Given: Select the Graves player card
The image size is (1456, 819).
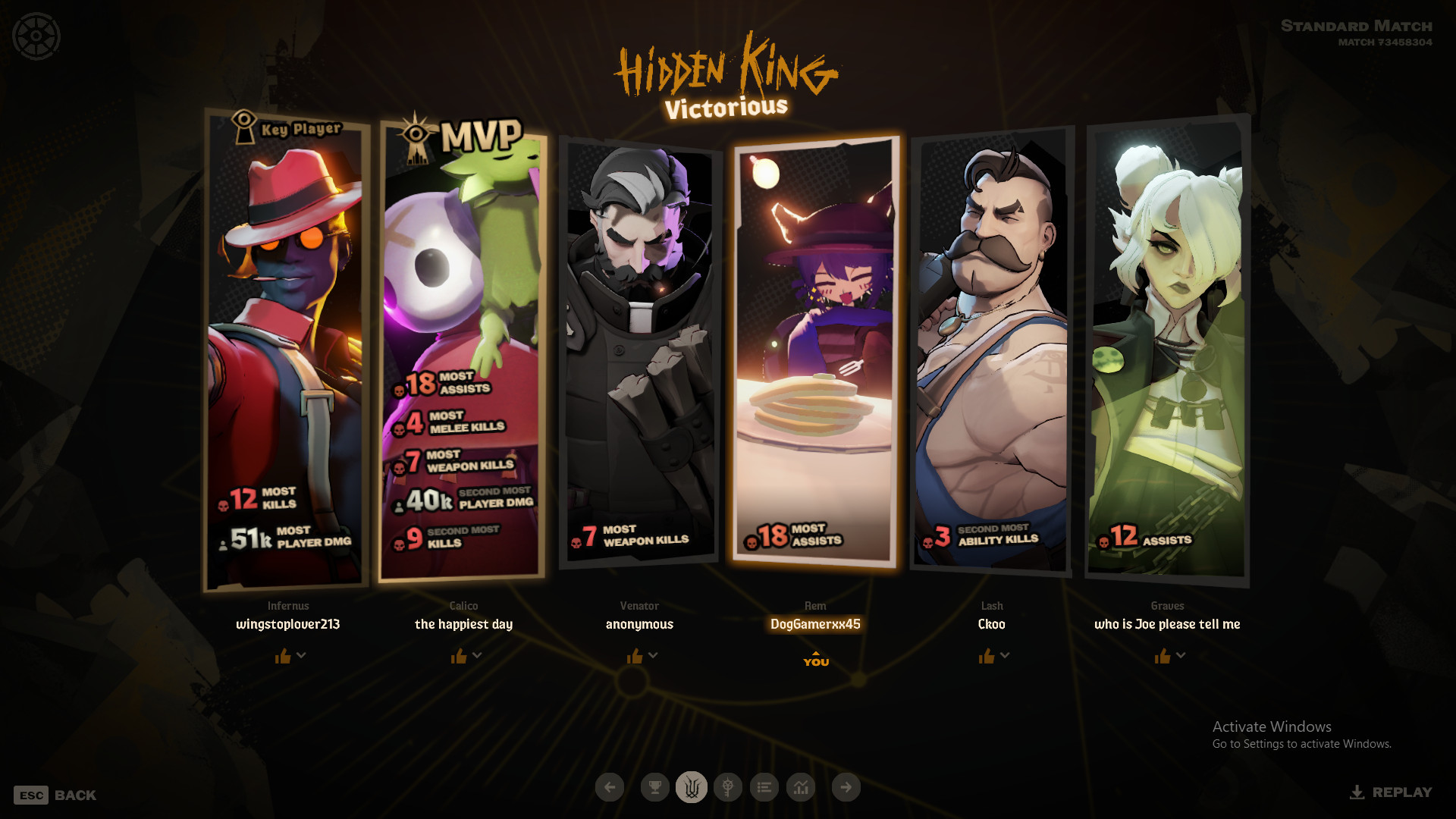Looking at the screenshot, I should (1168, 349).
